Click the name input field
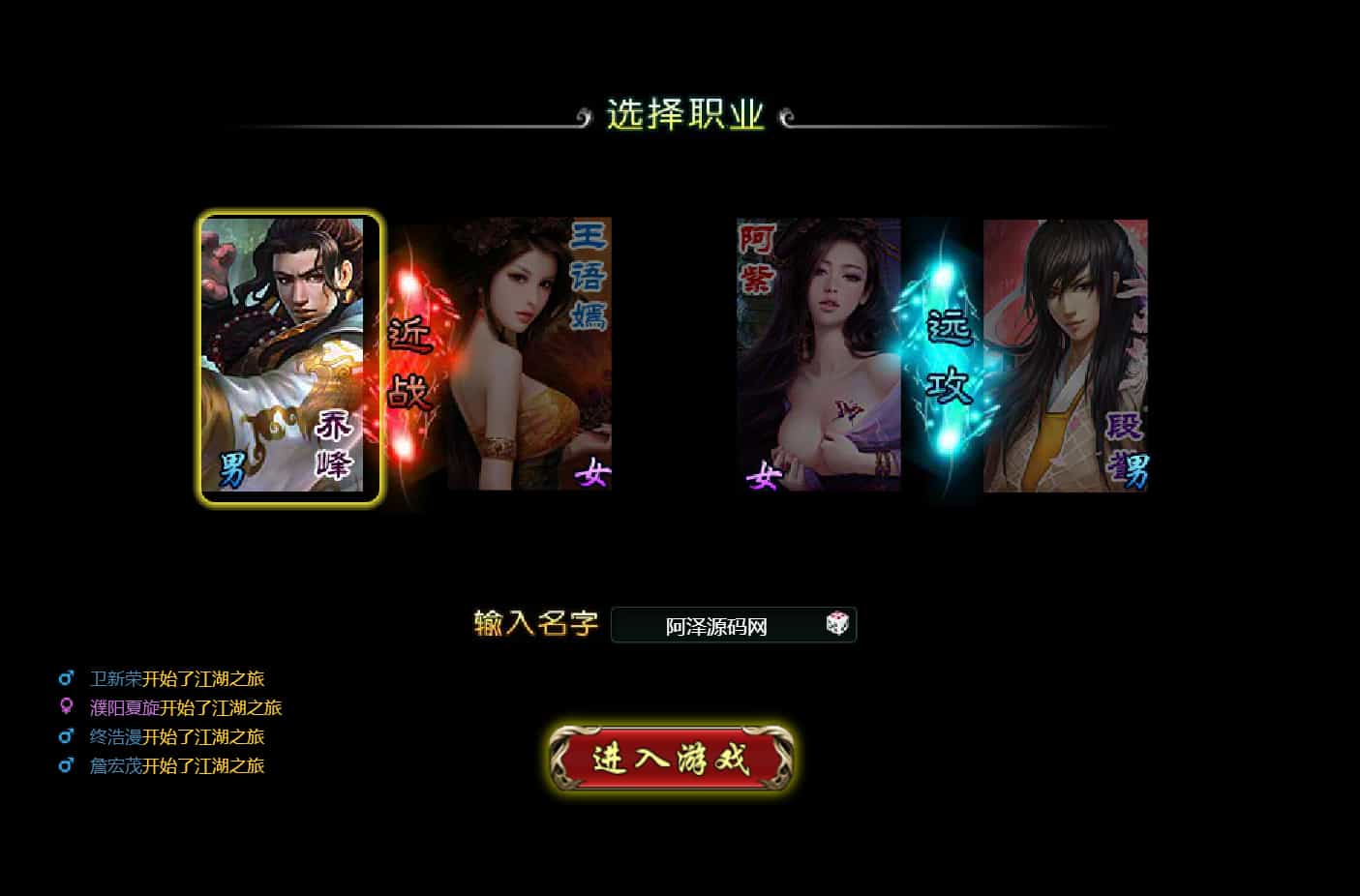1360x896 pixels. (716, 626)
